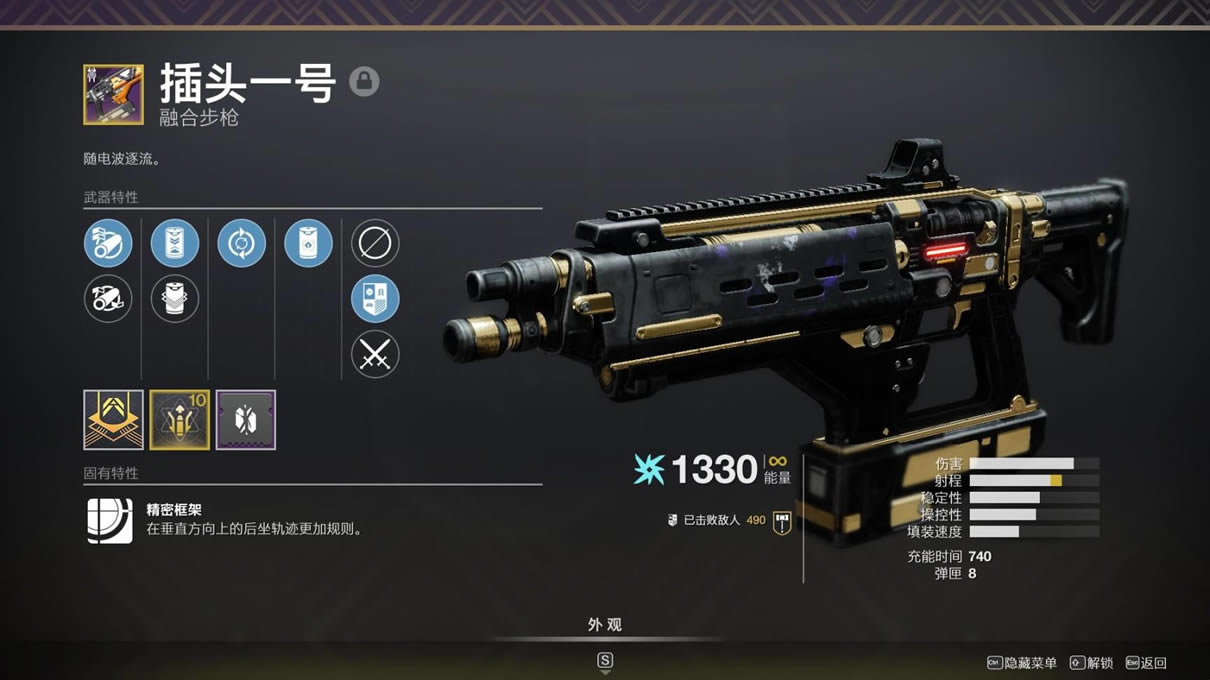This screenshot has height=680, width=1210.
Task: Switch to the stacked battery perk
Action: (x=175, y=299)
